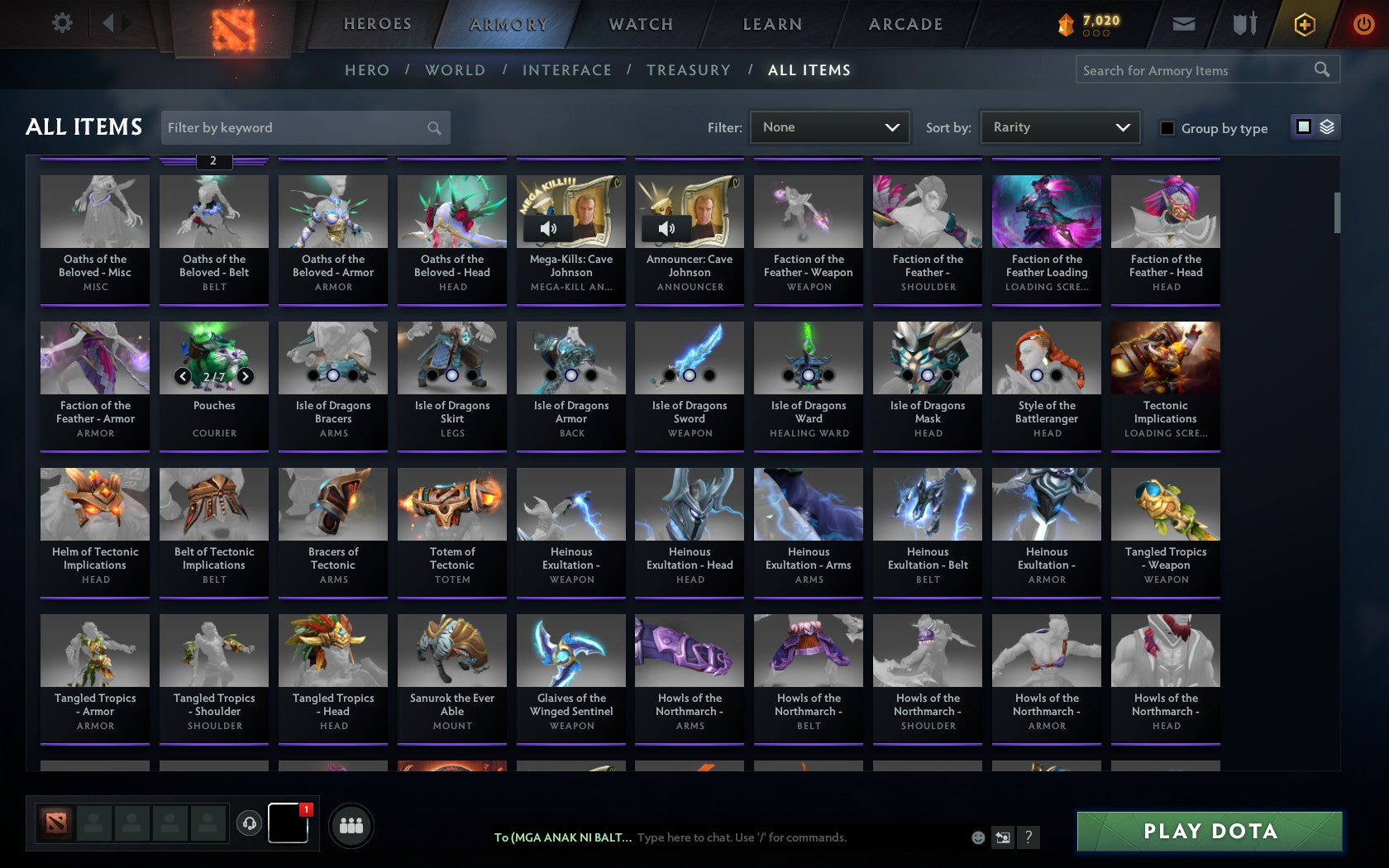Open the Filter dropdown set to None
Screen dimensions: 1389x868
pyautogui.click(x=829, y=126)
